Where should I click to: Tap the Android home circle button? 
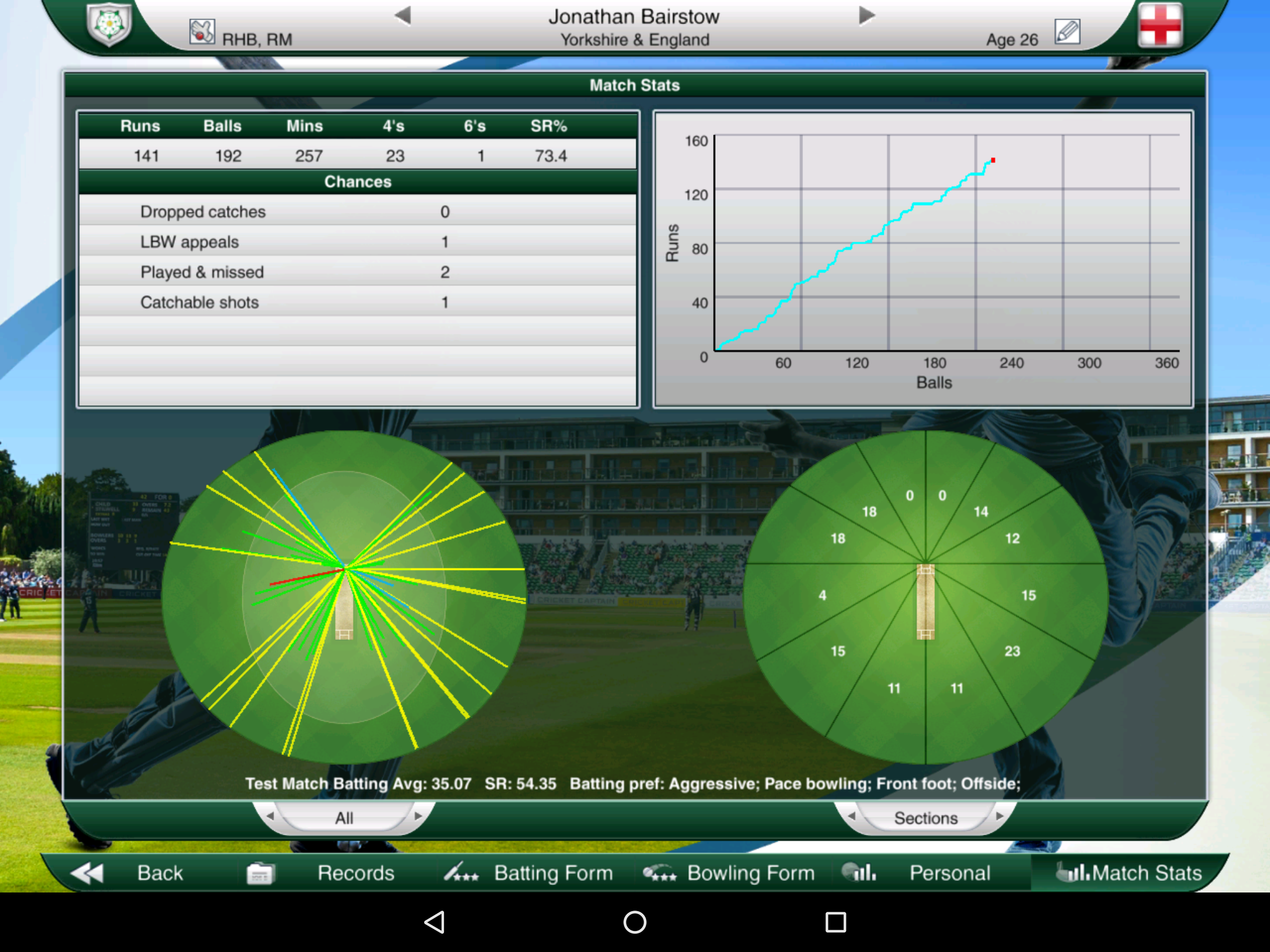tap(634, 923)
